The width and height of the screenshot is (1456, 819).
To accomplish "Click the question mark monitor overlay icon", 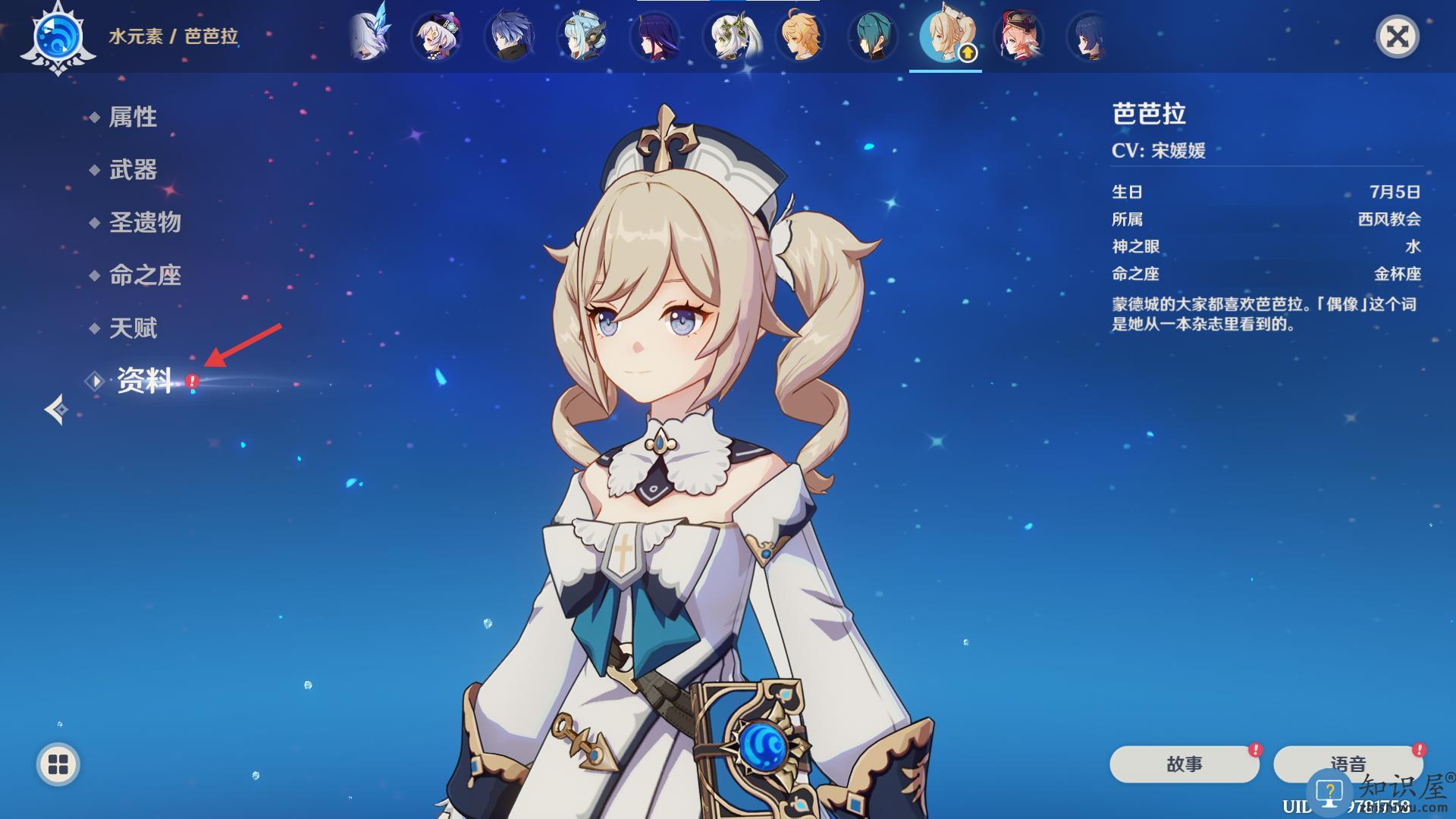I will [x=1329, y=792].
